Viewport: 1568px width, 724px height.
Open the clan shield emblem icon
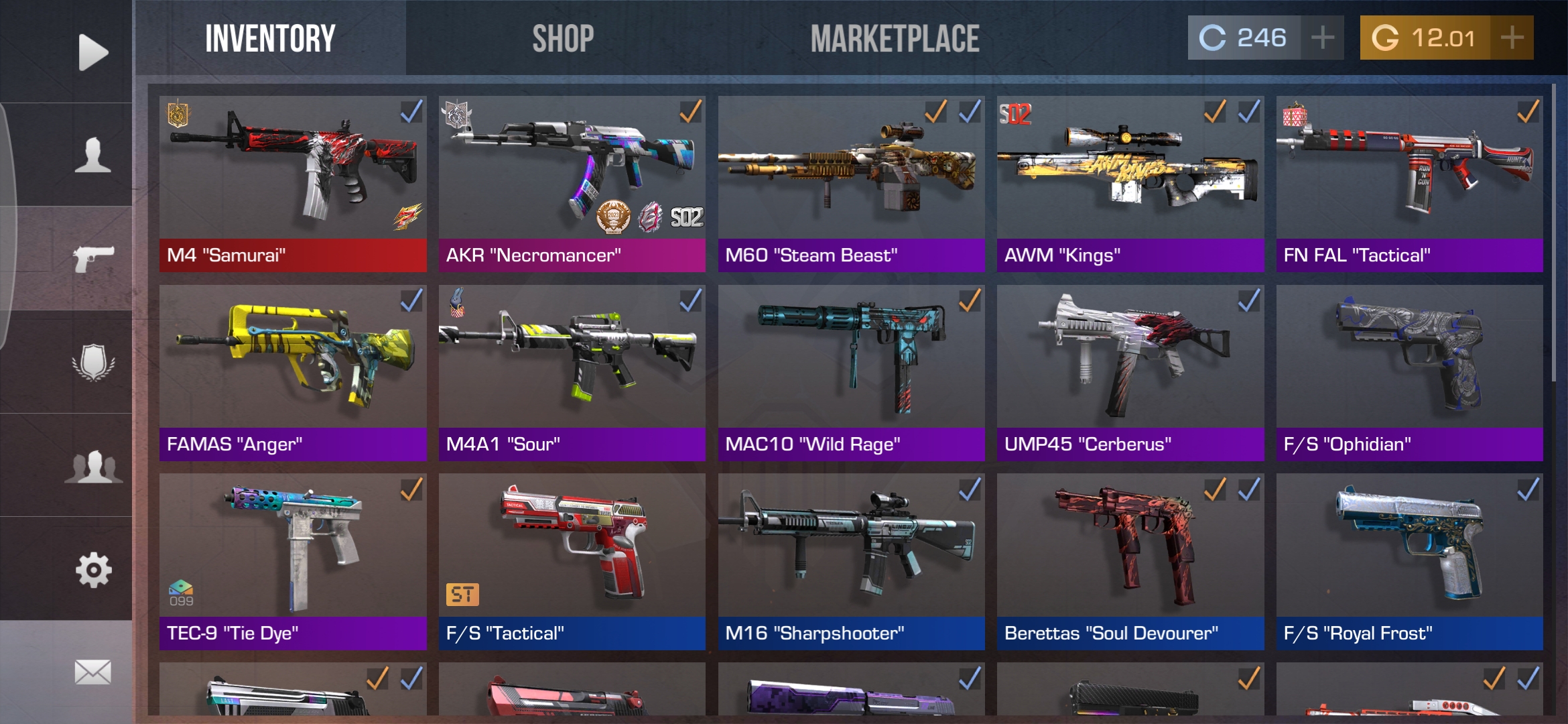pos(92,363)
